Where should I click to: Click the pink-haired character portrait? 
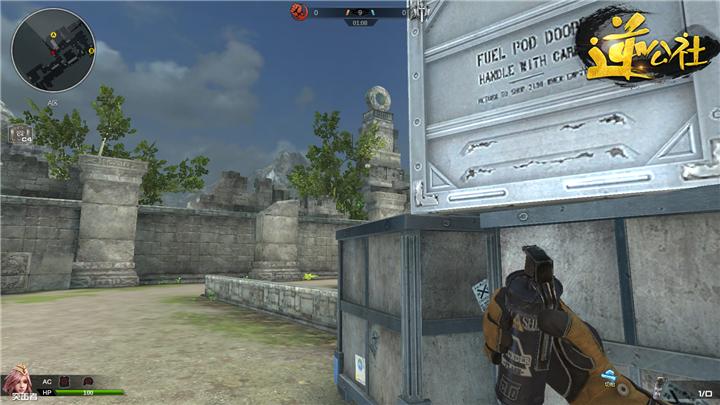16,382
